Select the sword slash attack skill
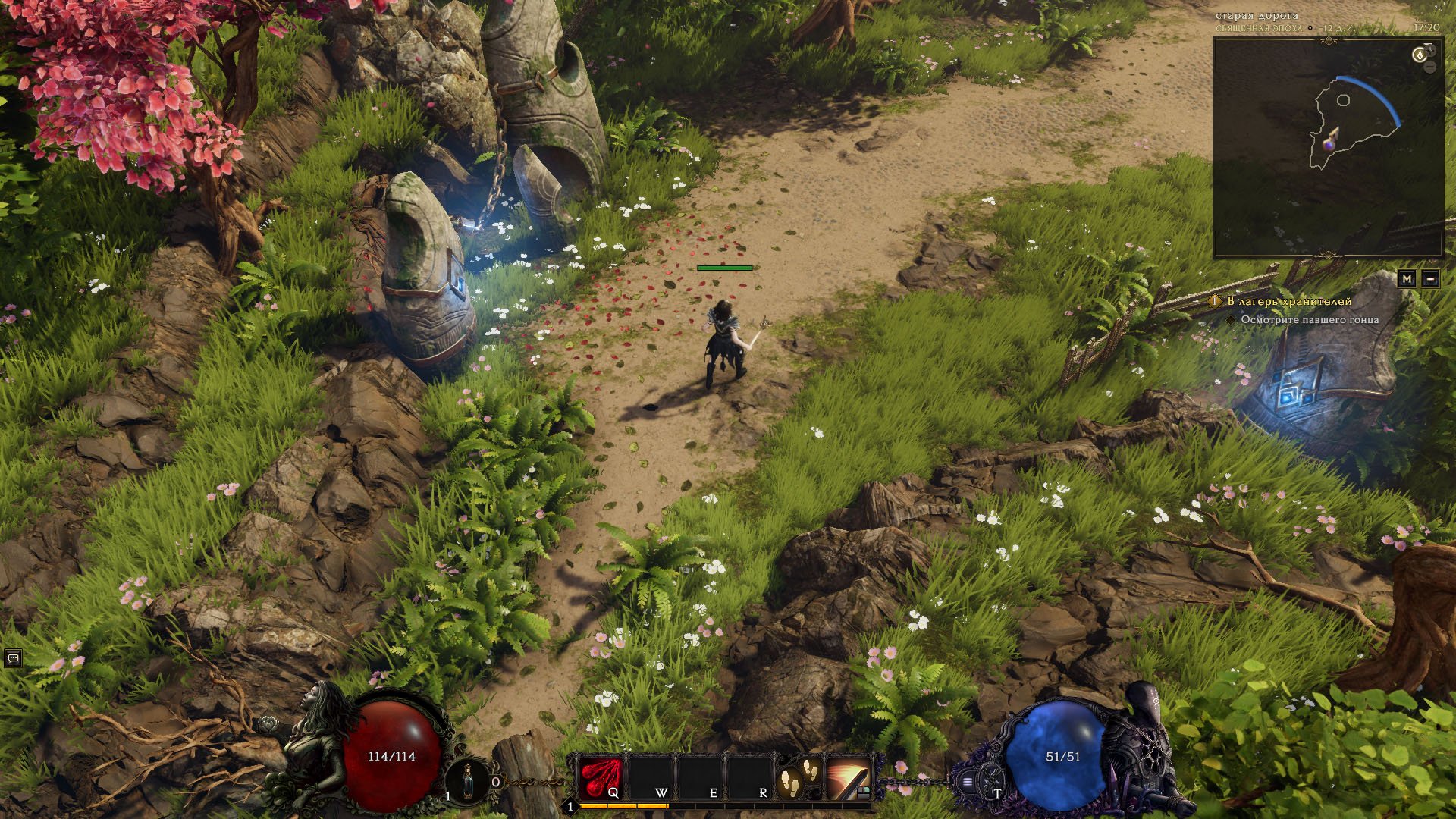This screenshot has width=1456, height=819. click(848, 777)
